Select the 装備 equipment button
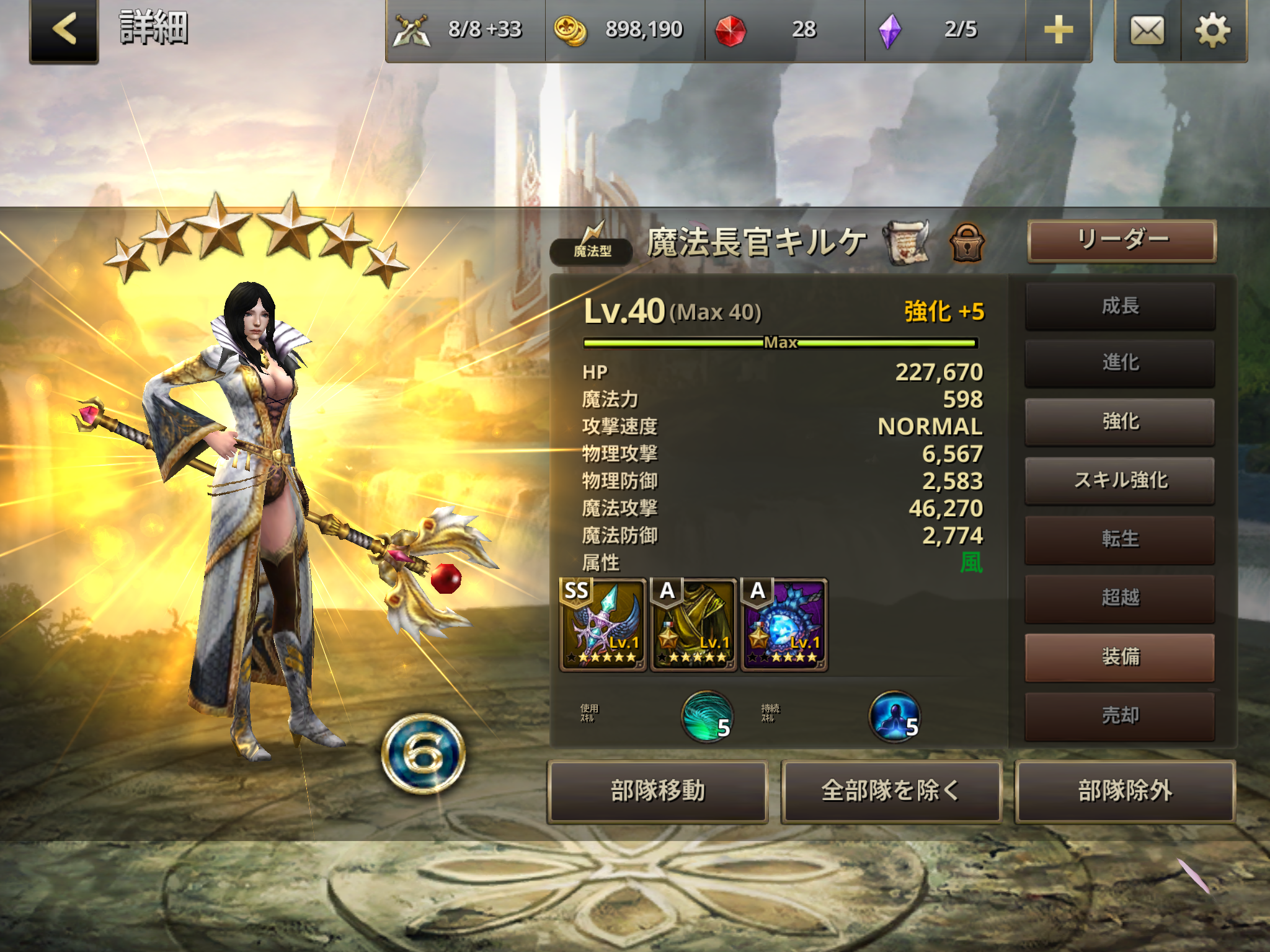Viewport: 1270px width, 952px height. pyautogui.click(x=1120, y=657)
